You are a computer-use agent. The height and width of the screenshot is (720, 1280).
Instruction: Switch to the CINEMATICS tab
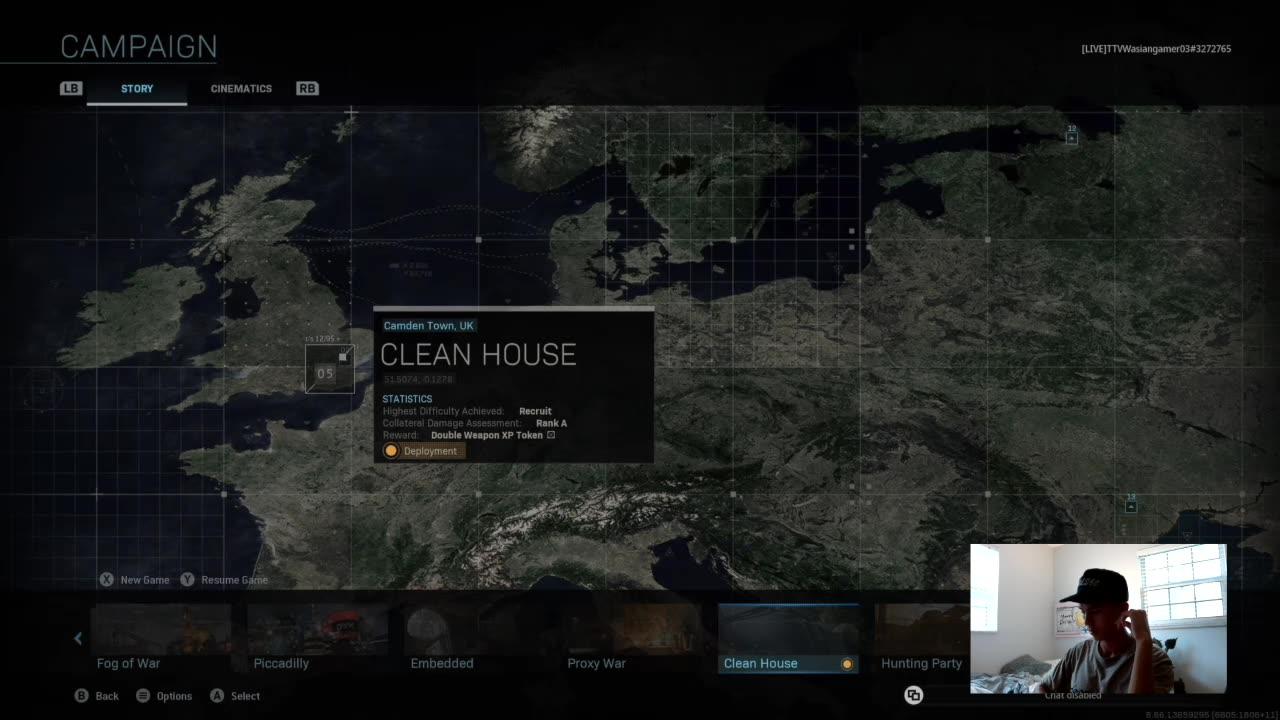pyautogui.click(x=241, y=88)
